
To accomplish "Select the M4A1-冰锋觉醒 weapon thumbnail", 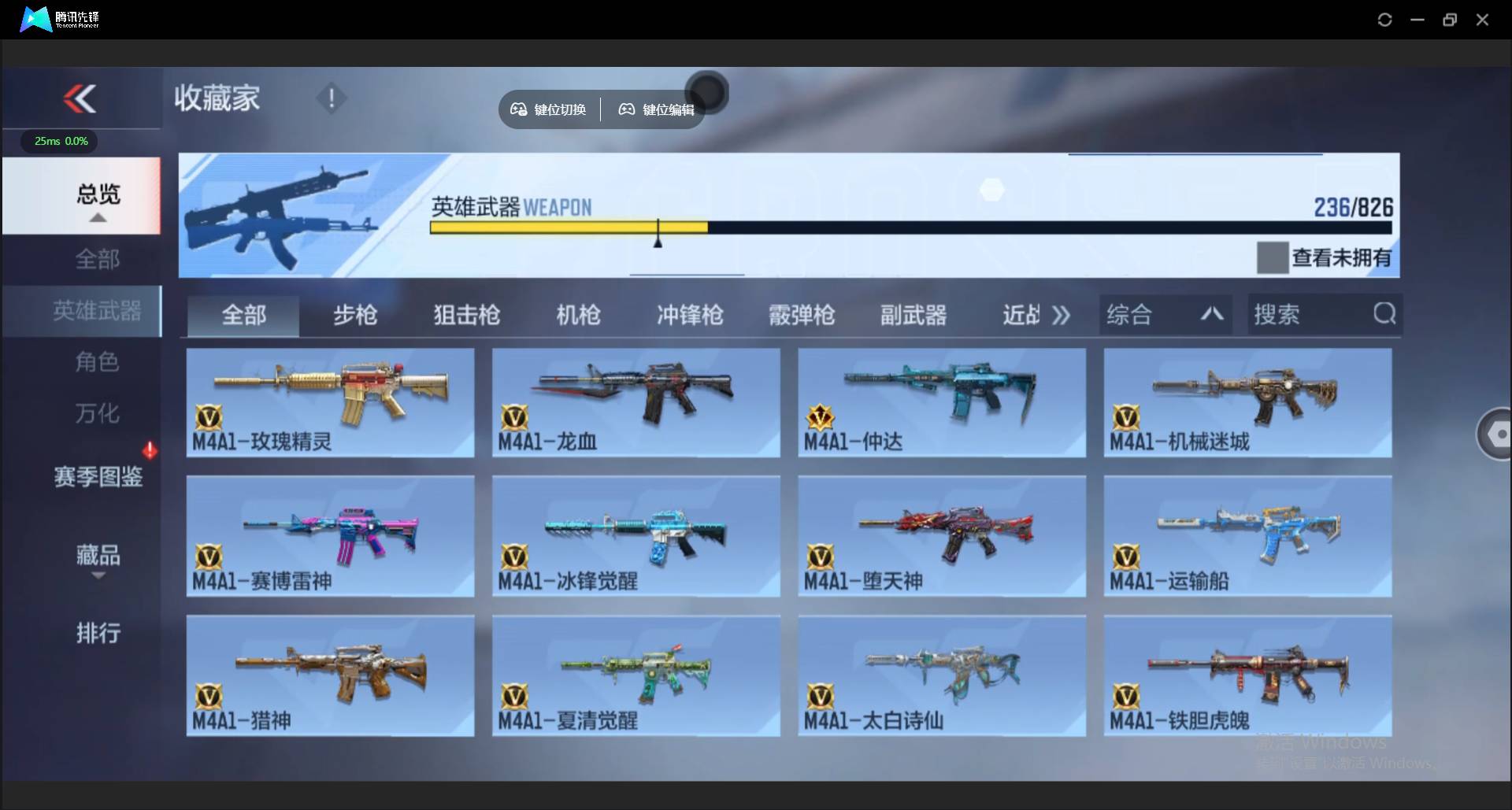I will [636, 535].
